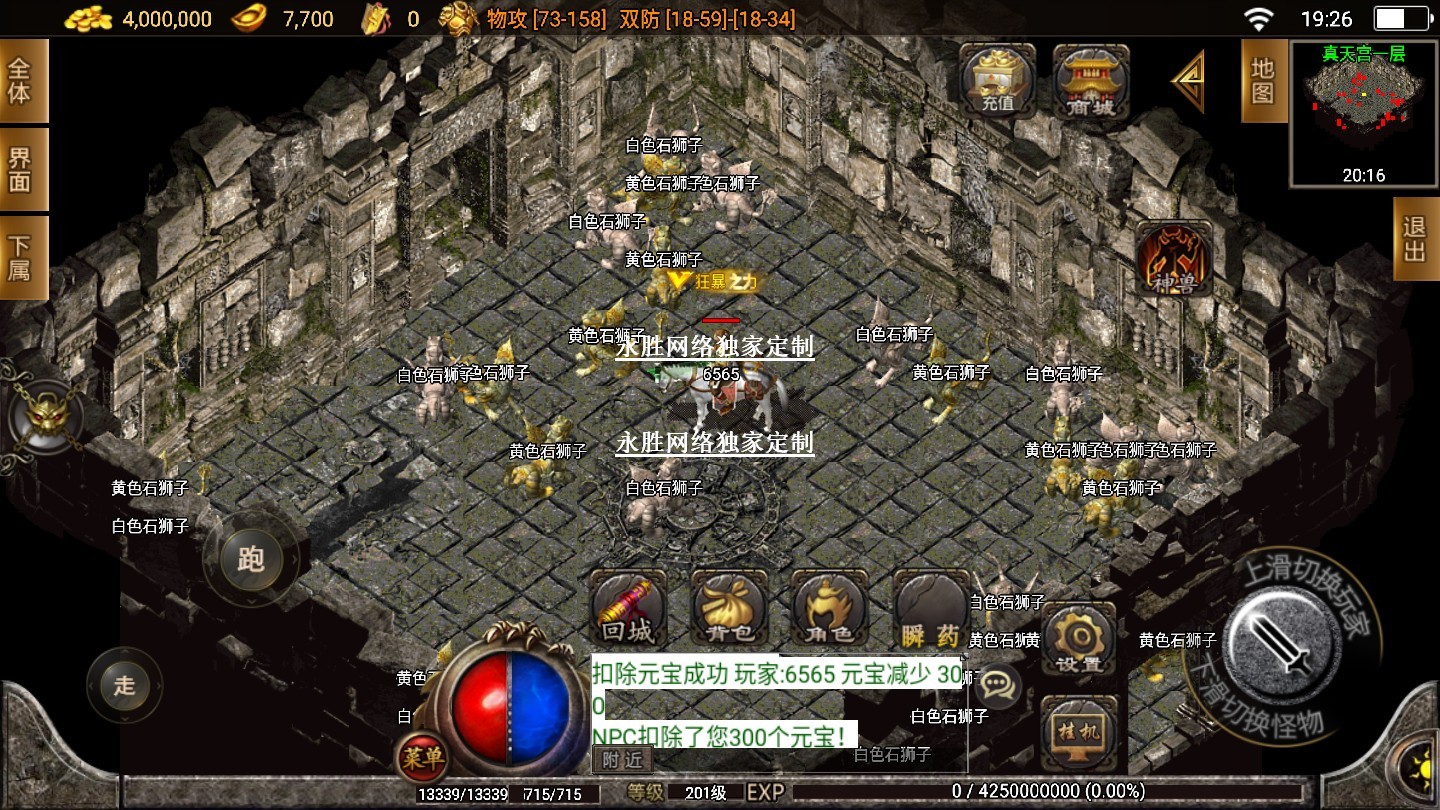Toggle 挂机 auto-battle

point(1078,731)
